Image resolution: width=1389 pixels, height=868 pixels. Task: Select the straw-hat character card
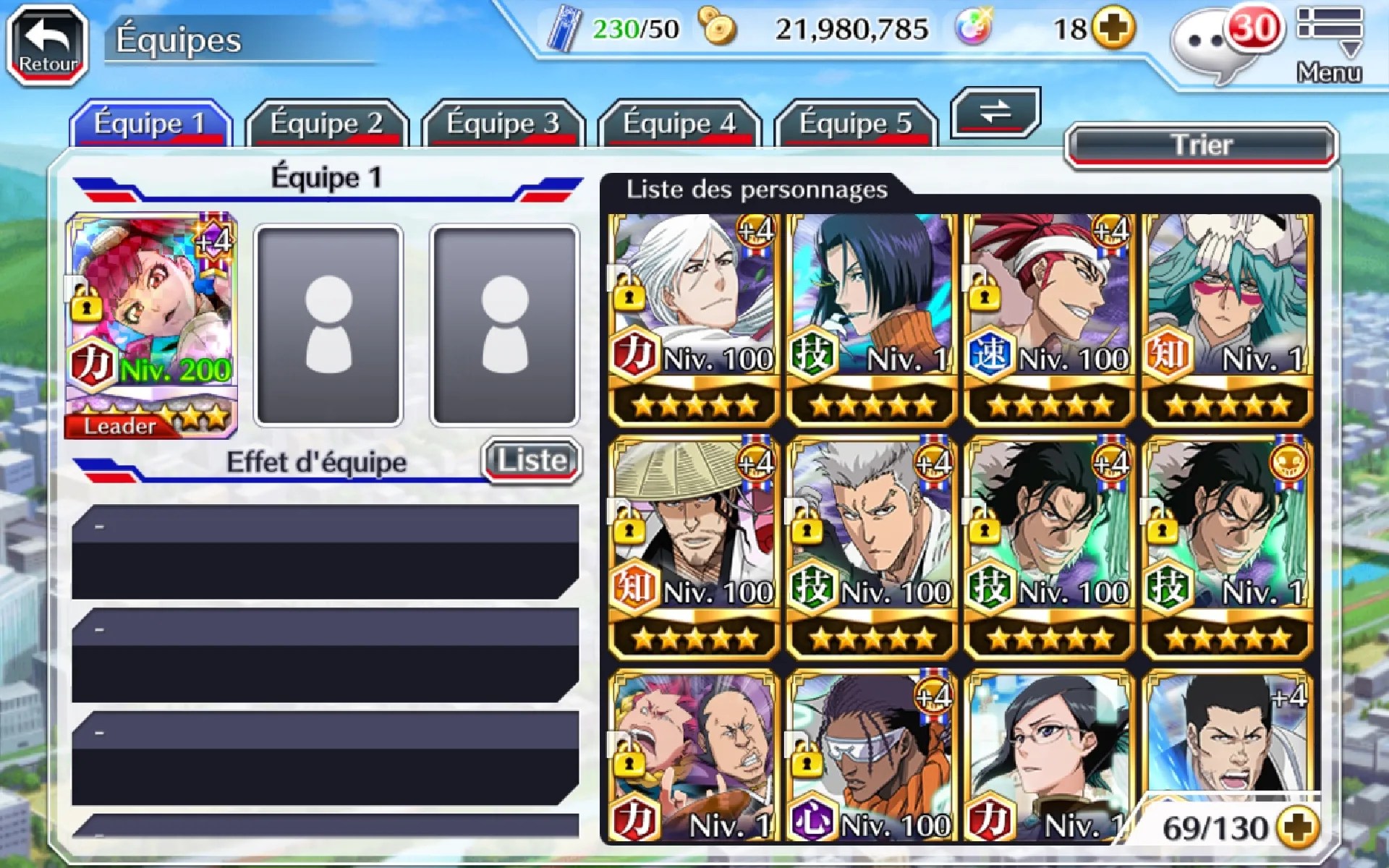tap(693, 550)
